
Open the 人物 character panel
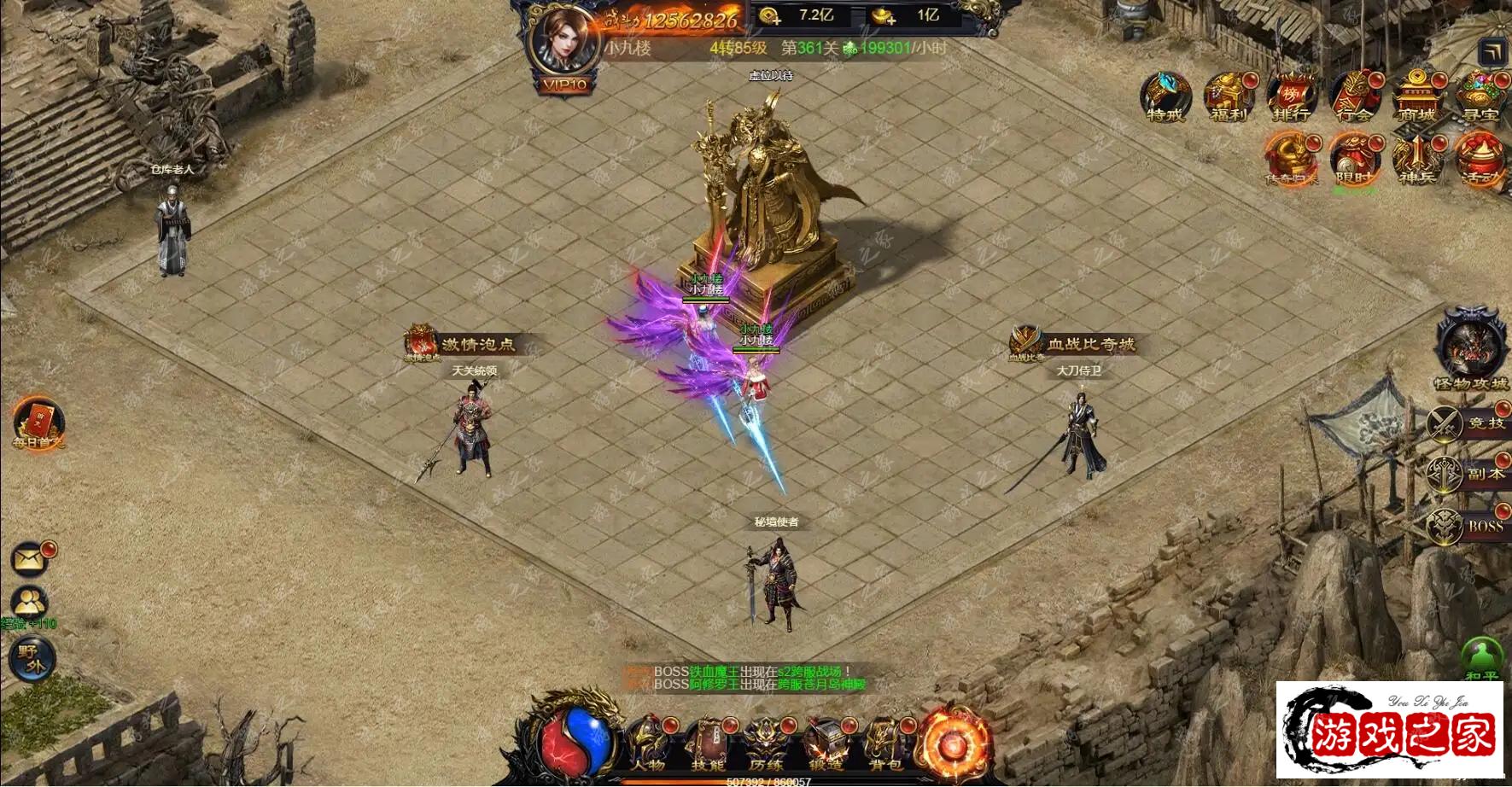point(649,743)
